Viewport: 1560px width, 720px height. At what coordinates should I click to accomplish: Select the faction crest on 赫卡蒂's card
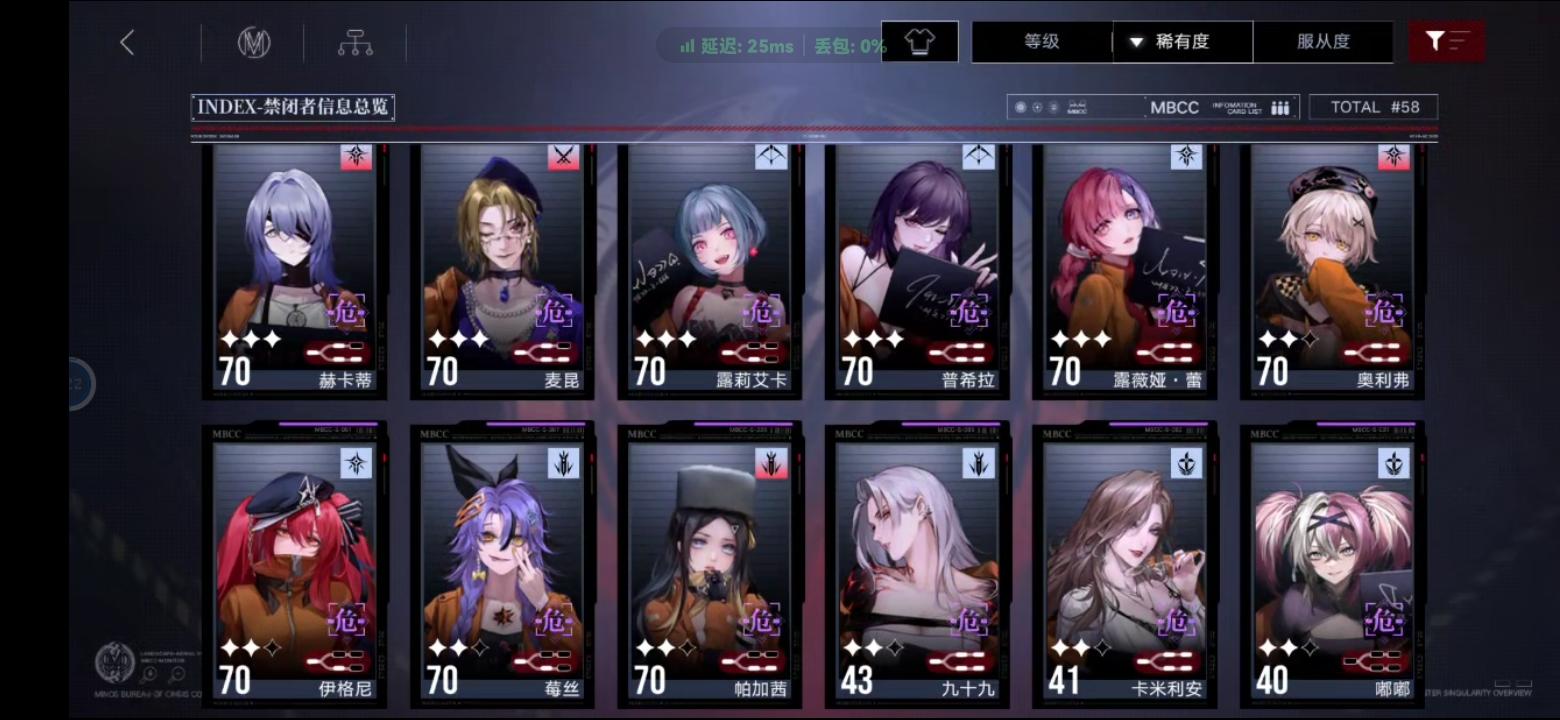click(355, 158)
